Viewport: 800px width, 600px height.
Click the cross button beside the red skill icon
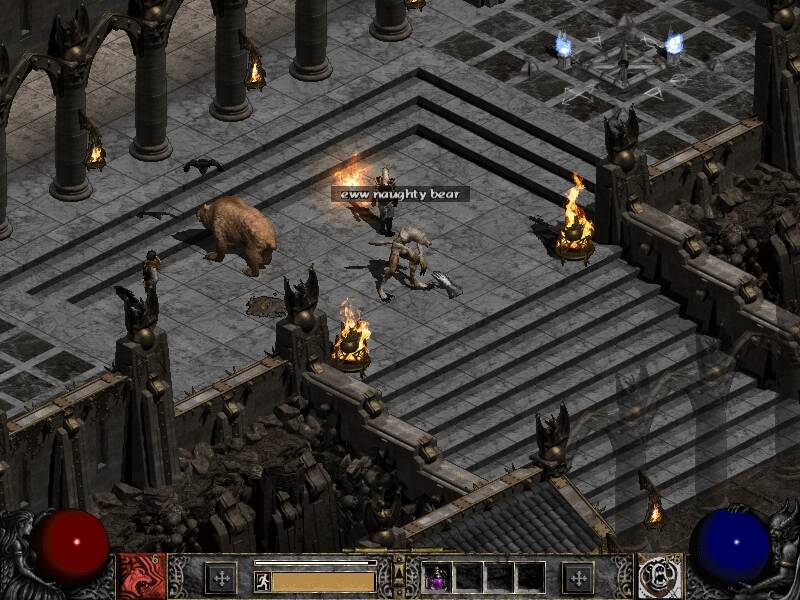pos(220,577)
